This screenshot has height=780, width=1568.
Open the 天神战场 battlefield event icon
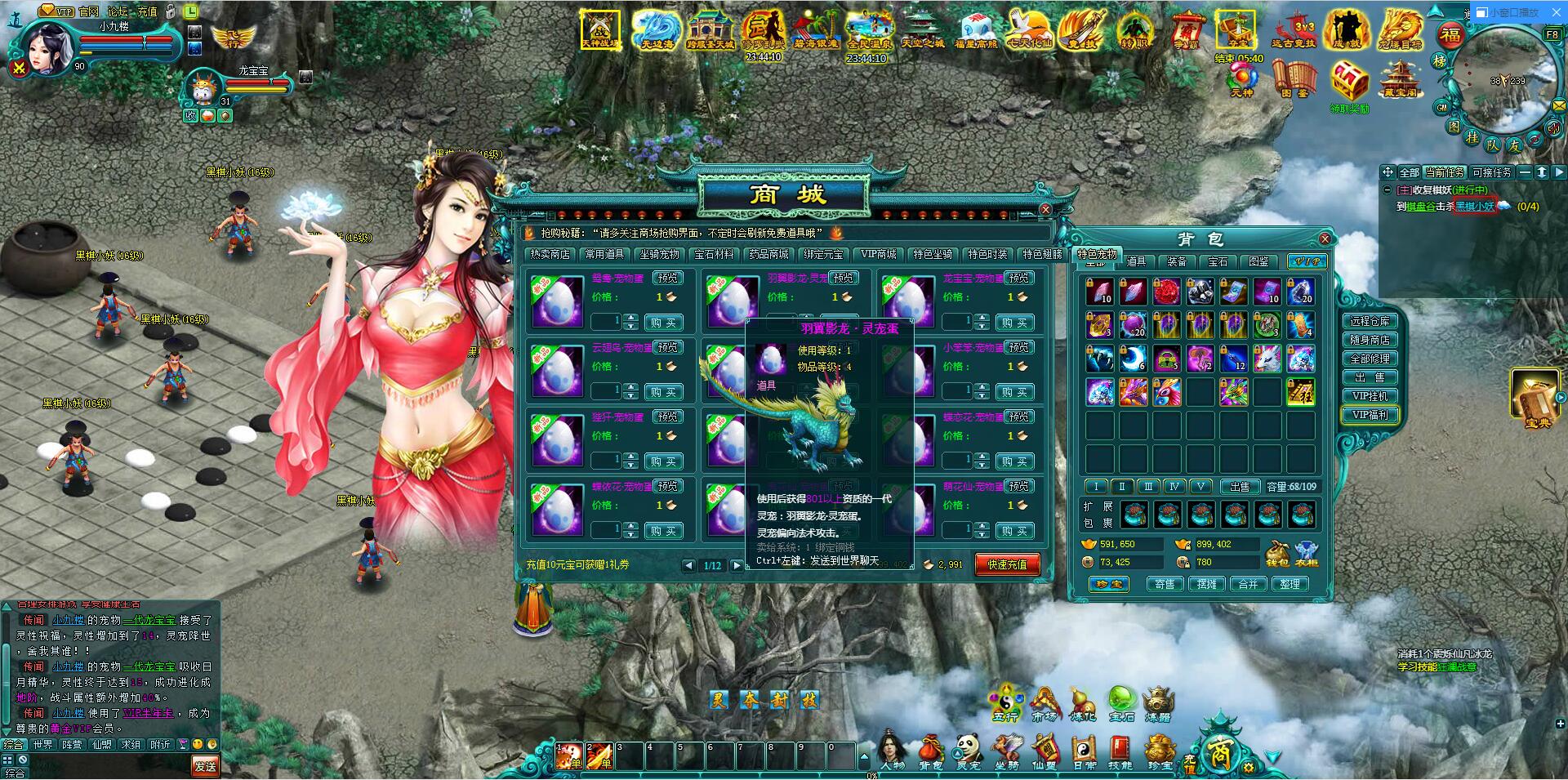(600, 29)
